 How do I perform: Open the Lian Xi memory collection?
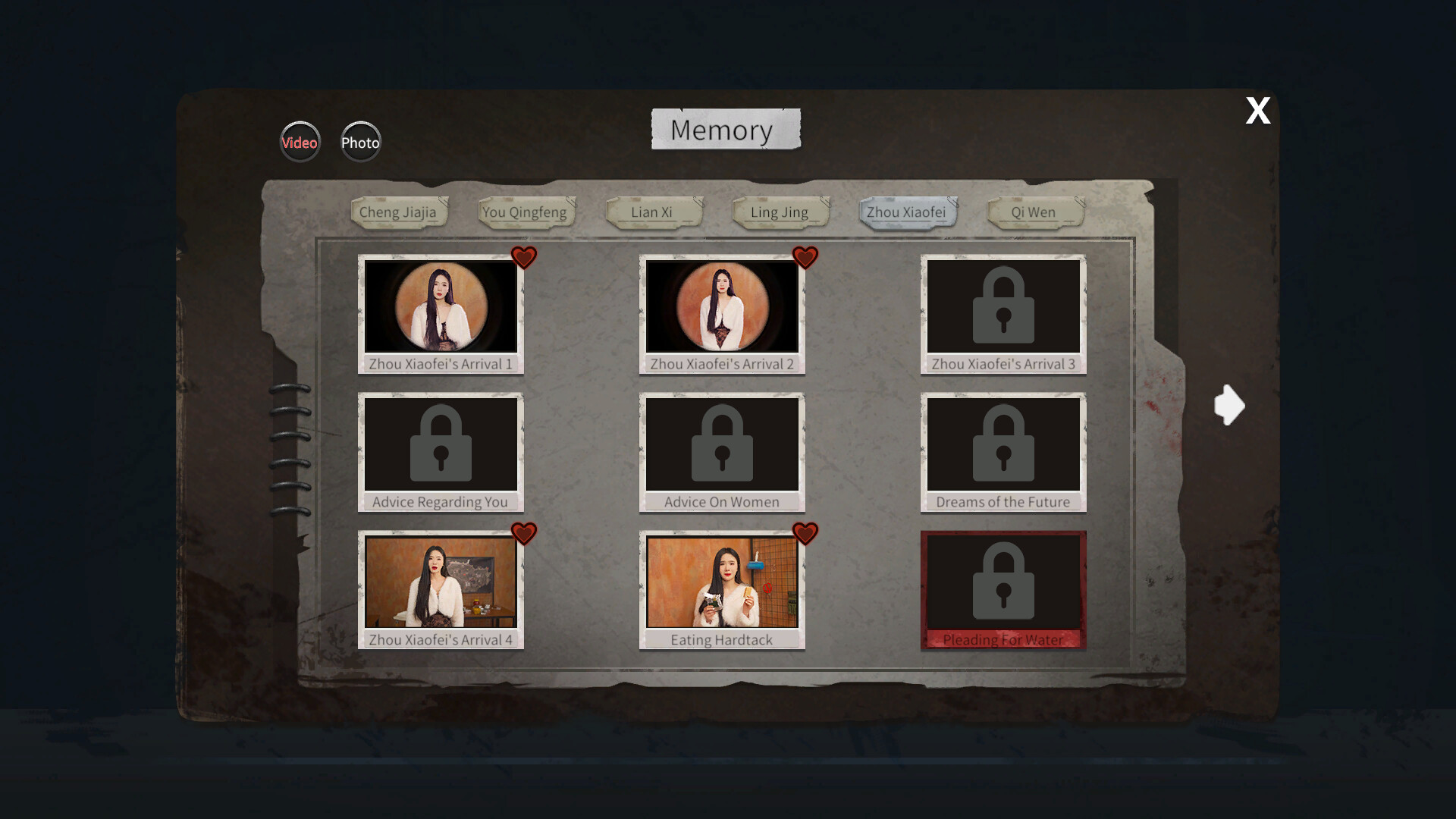654,212
